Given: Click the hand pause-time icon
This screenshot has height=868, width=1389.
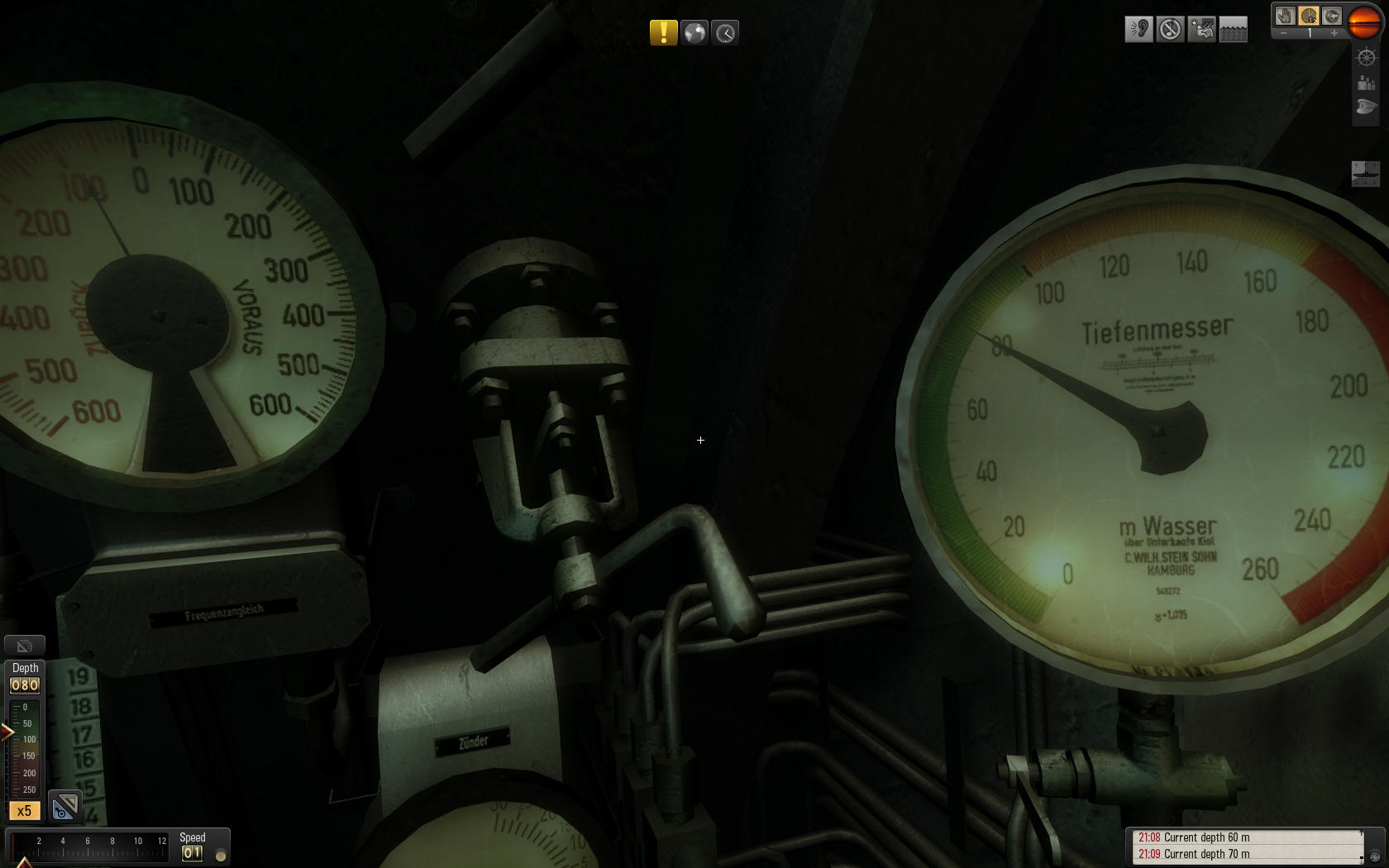Looking at the screenshot, I should [x=1284, y=16].
